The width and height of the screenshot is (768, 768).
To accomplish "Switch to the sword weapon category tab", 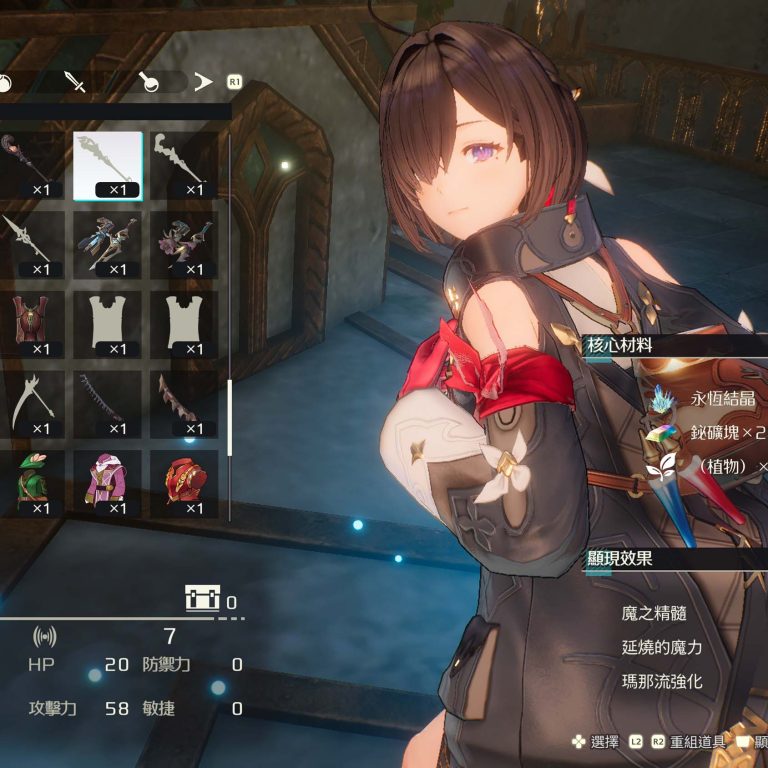I will tap(75, 82).
